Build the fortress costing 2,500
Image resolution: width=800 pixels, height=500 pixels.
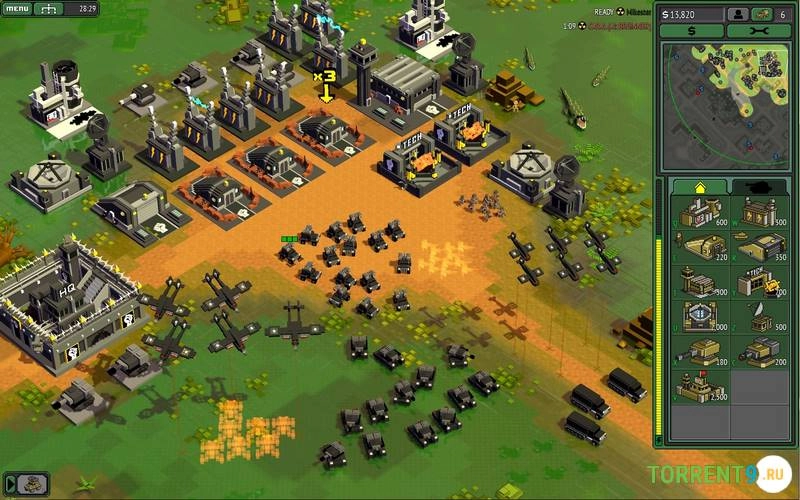(x=699, y=387)
